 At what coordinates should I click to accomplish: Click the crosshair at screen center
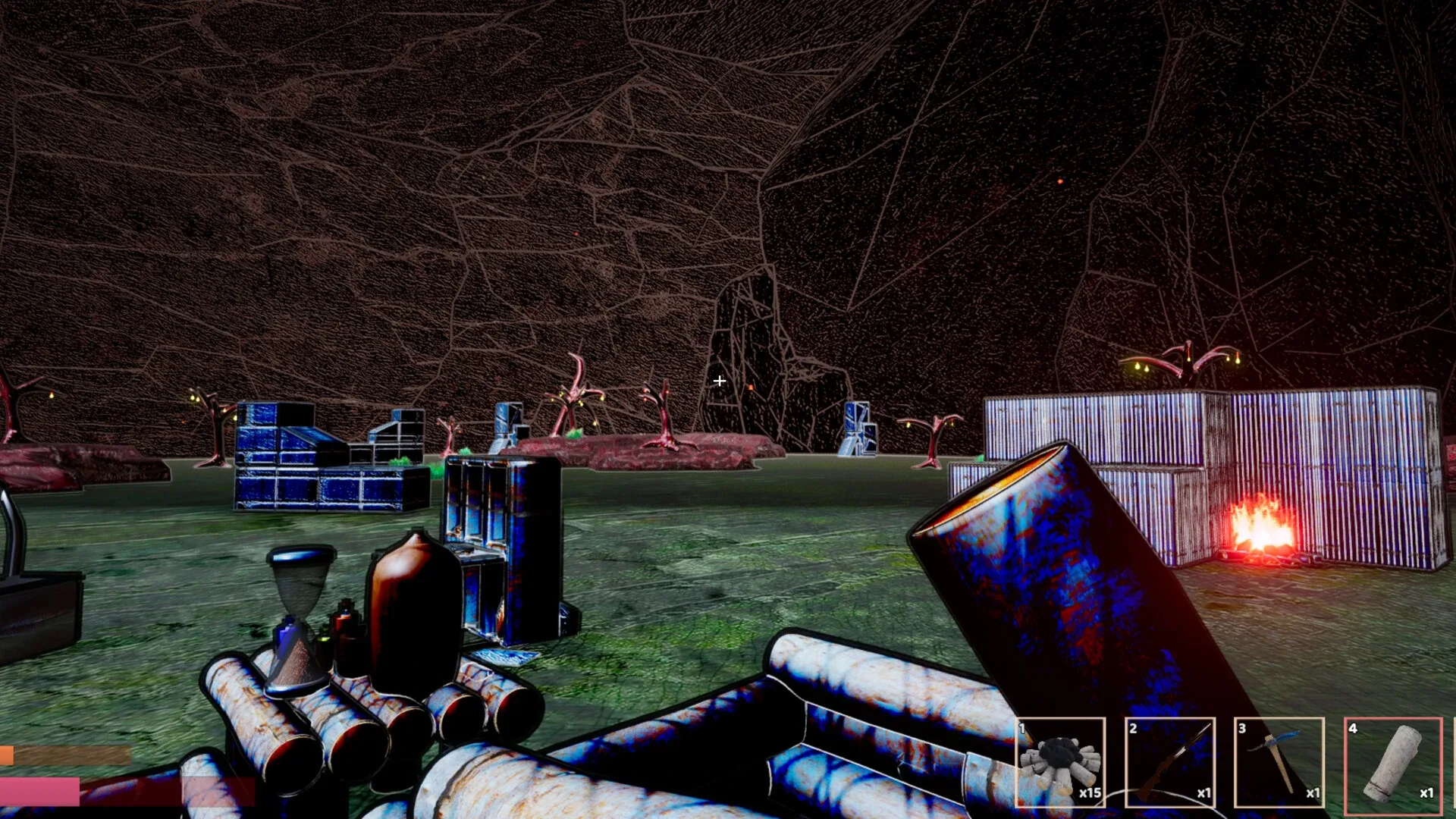pos(719,381)
